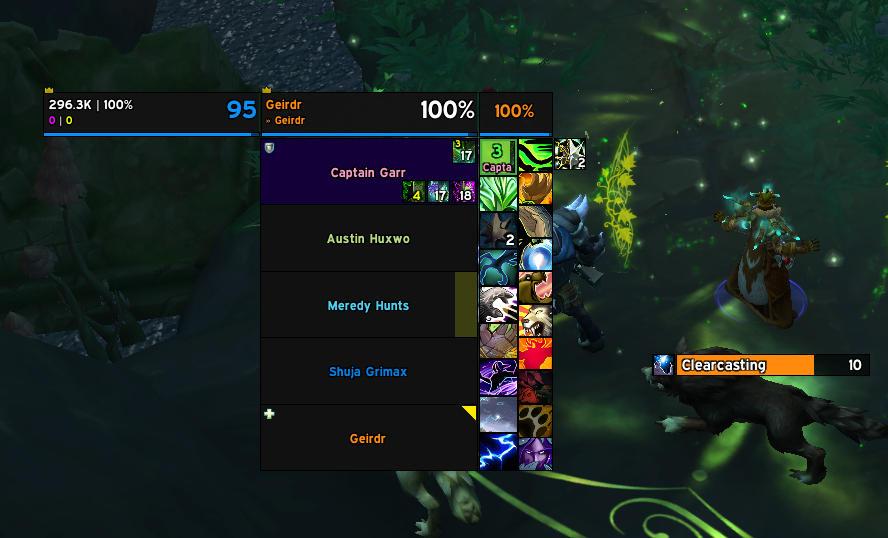Activate the lightning bolt ability icon
Screen dimensions: 888x538
tap(498, 452)
